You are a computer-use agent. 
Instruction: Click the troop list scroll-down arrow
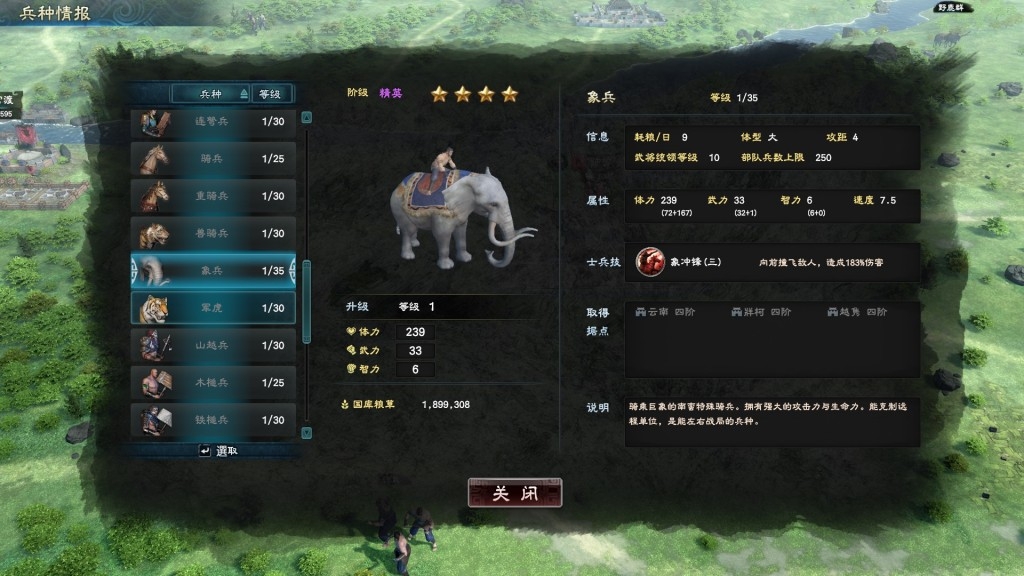(307, 432)
